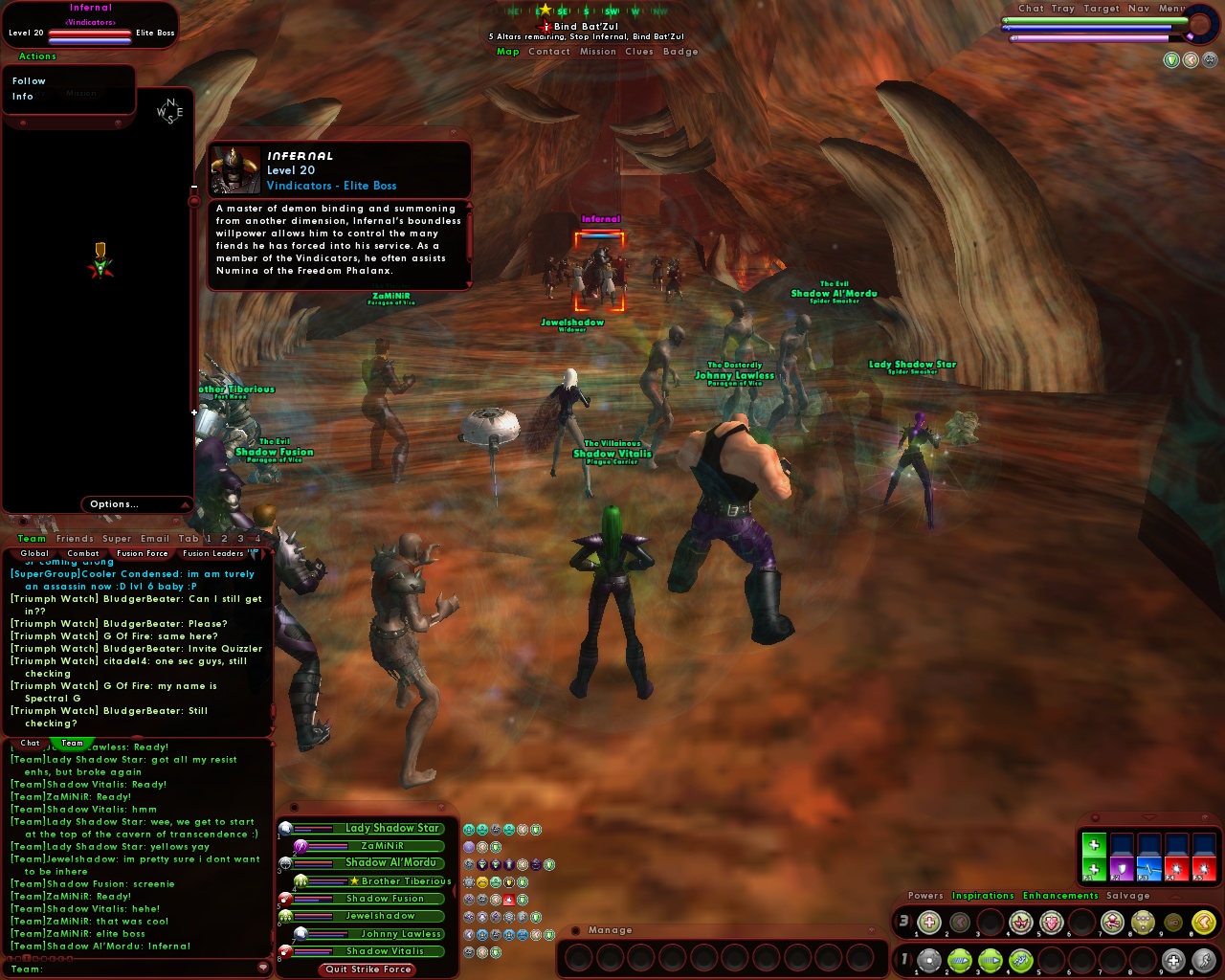Toggle the gray round button under the endurance bar
The image size is (1225, 980).
click(1210, 60)
